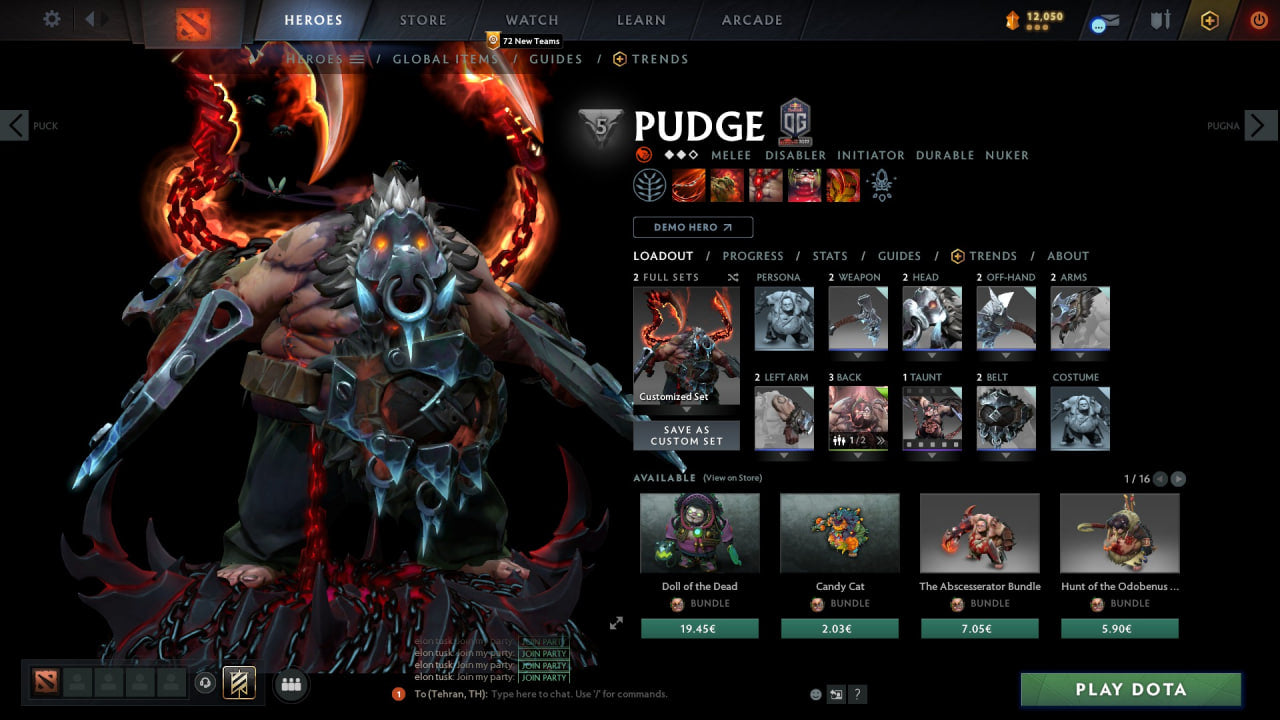Switch to the STATS tab

click(x=830, y=256)
